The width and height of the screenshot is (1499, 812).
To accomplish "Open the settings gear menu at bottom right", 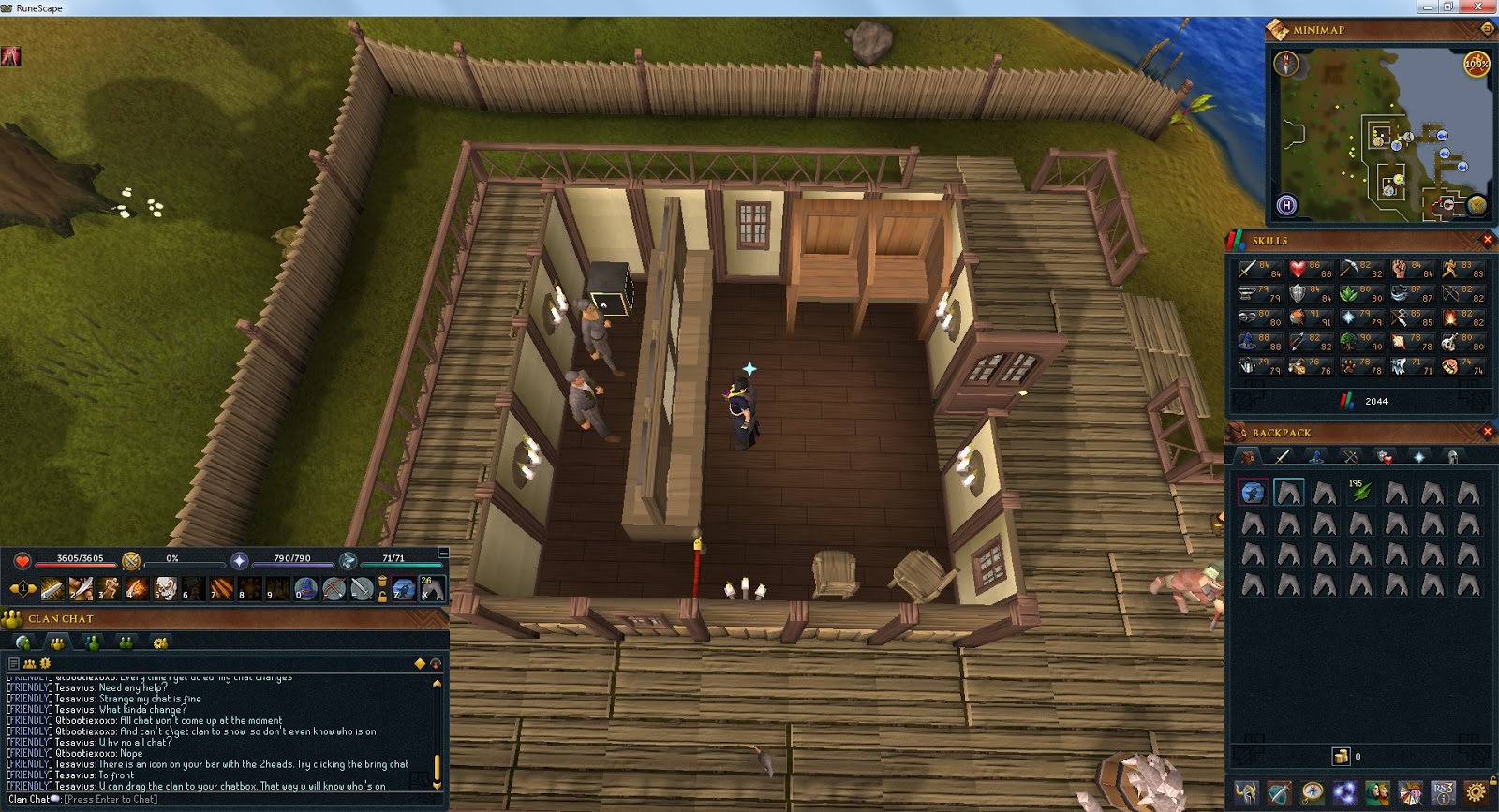I will [x=1477, y=793].
